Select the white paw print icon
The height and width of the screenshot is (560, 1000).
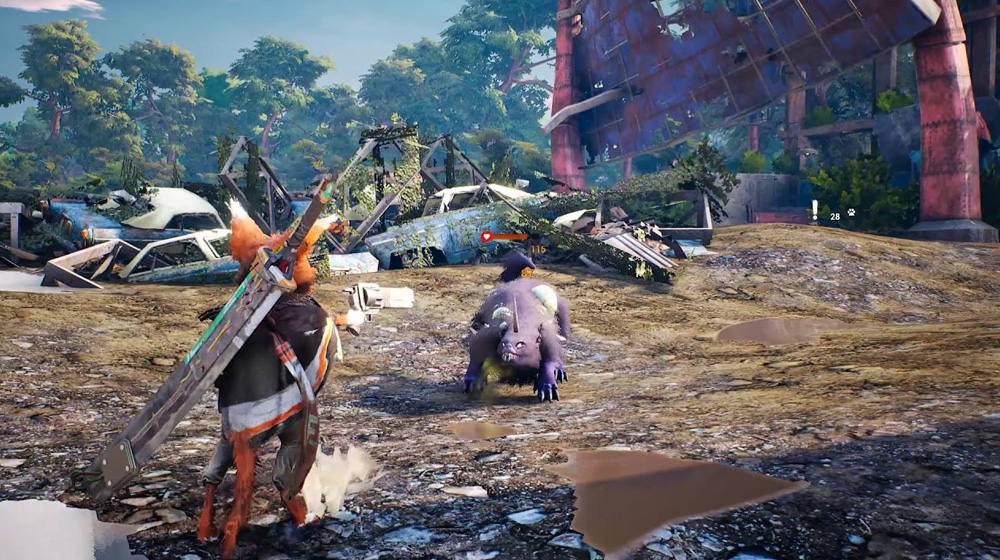(x=850, y=212)
